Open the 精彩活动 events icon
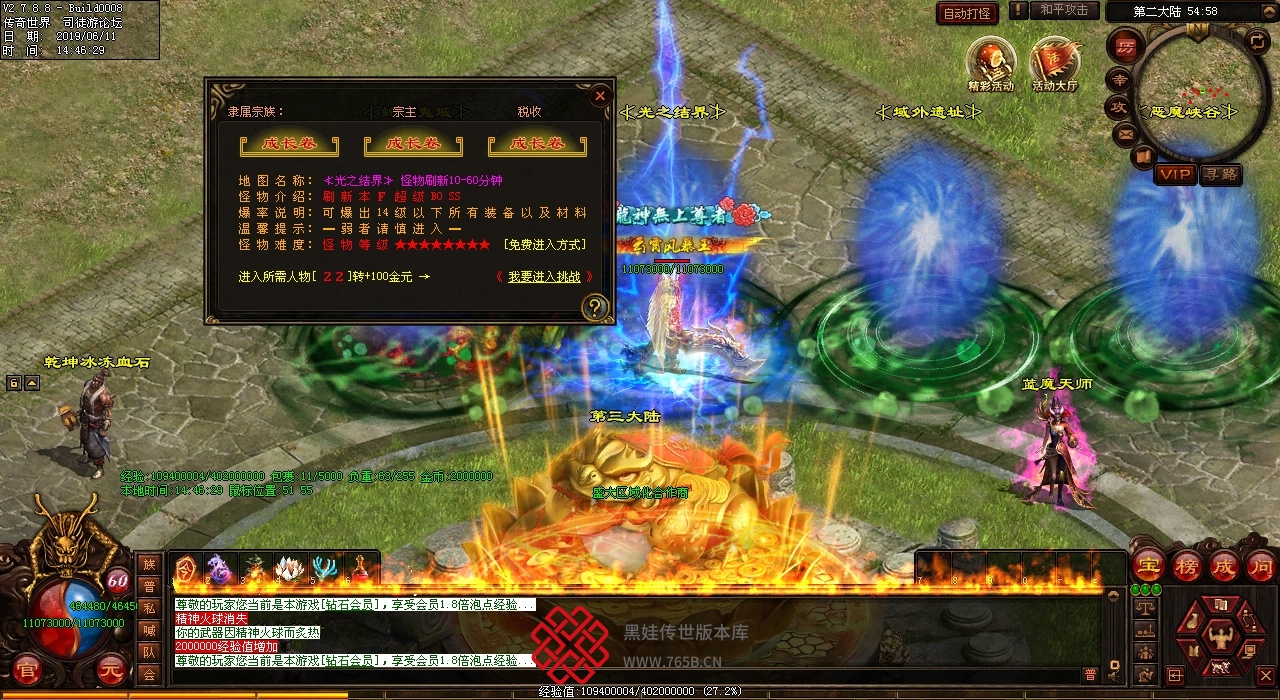Screen dimensions: 1280x700 pyautogui.click(x=991, y=62)
